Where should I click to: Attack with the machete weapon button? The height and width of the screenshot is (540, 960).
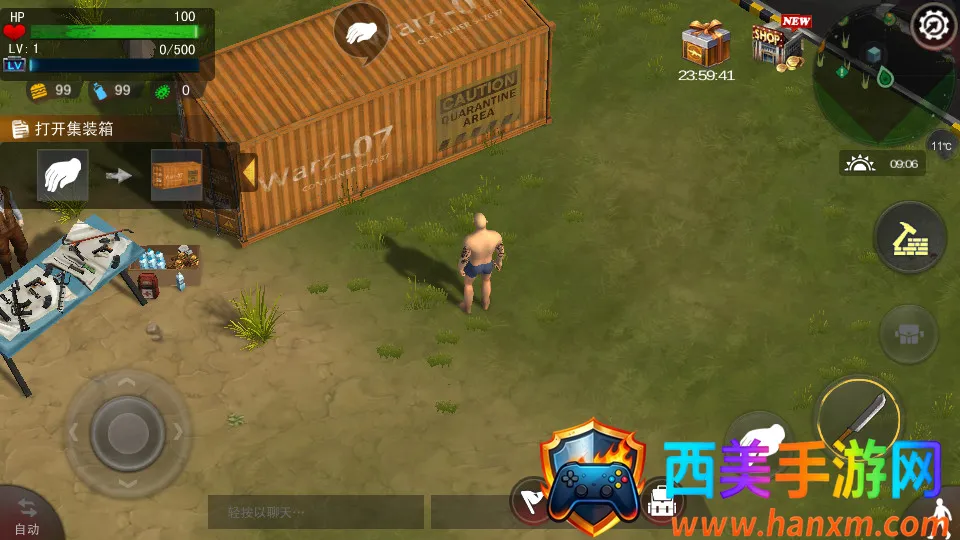click(858, 417)
